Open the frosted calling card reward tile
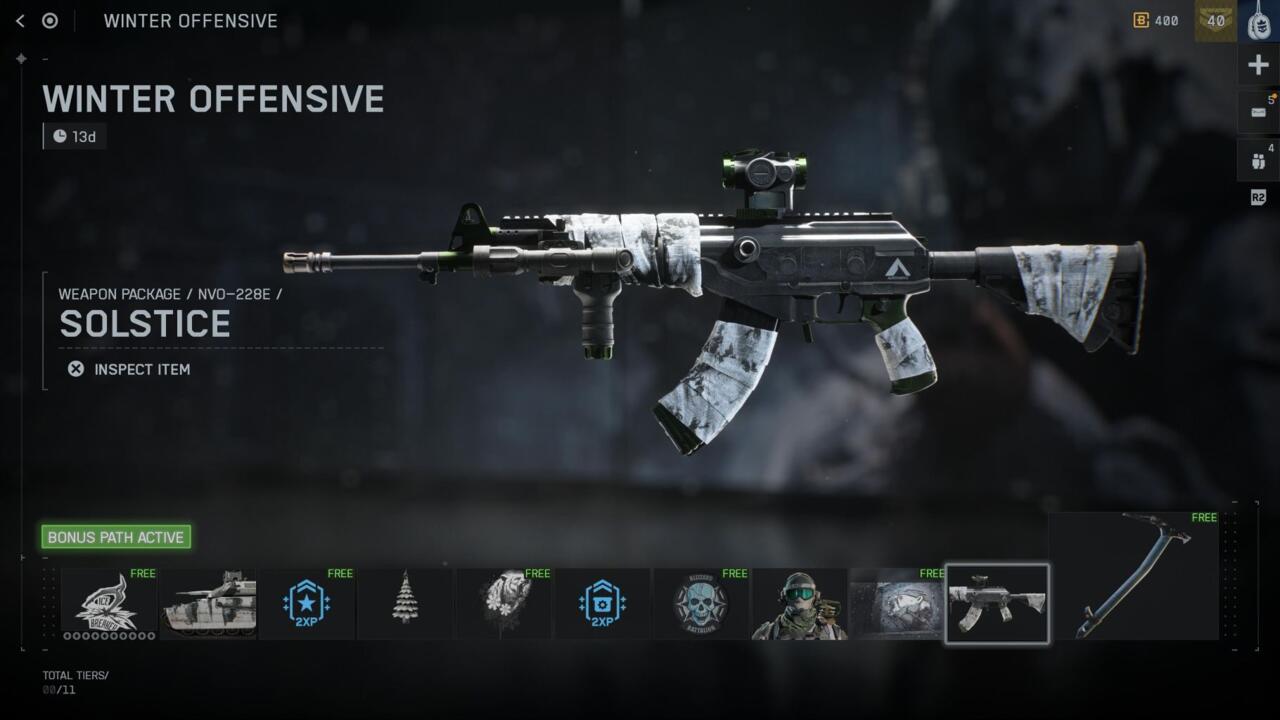 [x=897, y=604]
